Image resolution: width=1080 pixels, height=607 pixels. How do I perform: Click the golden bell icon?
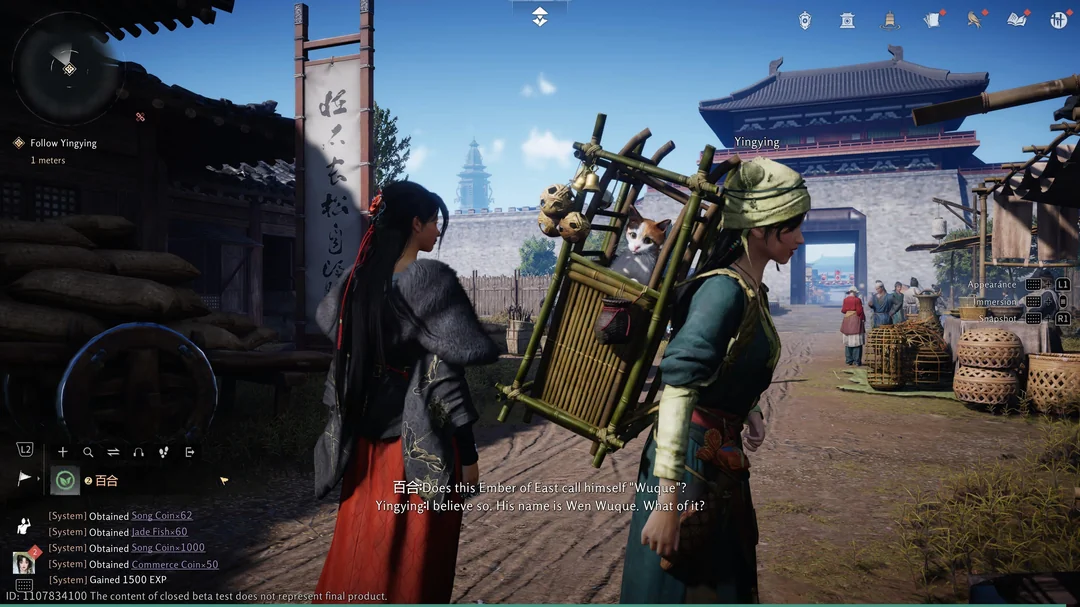[x=889, y=20]
